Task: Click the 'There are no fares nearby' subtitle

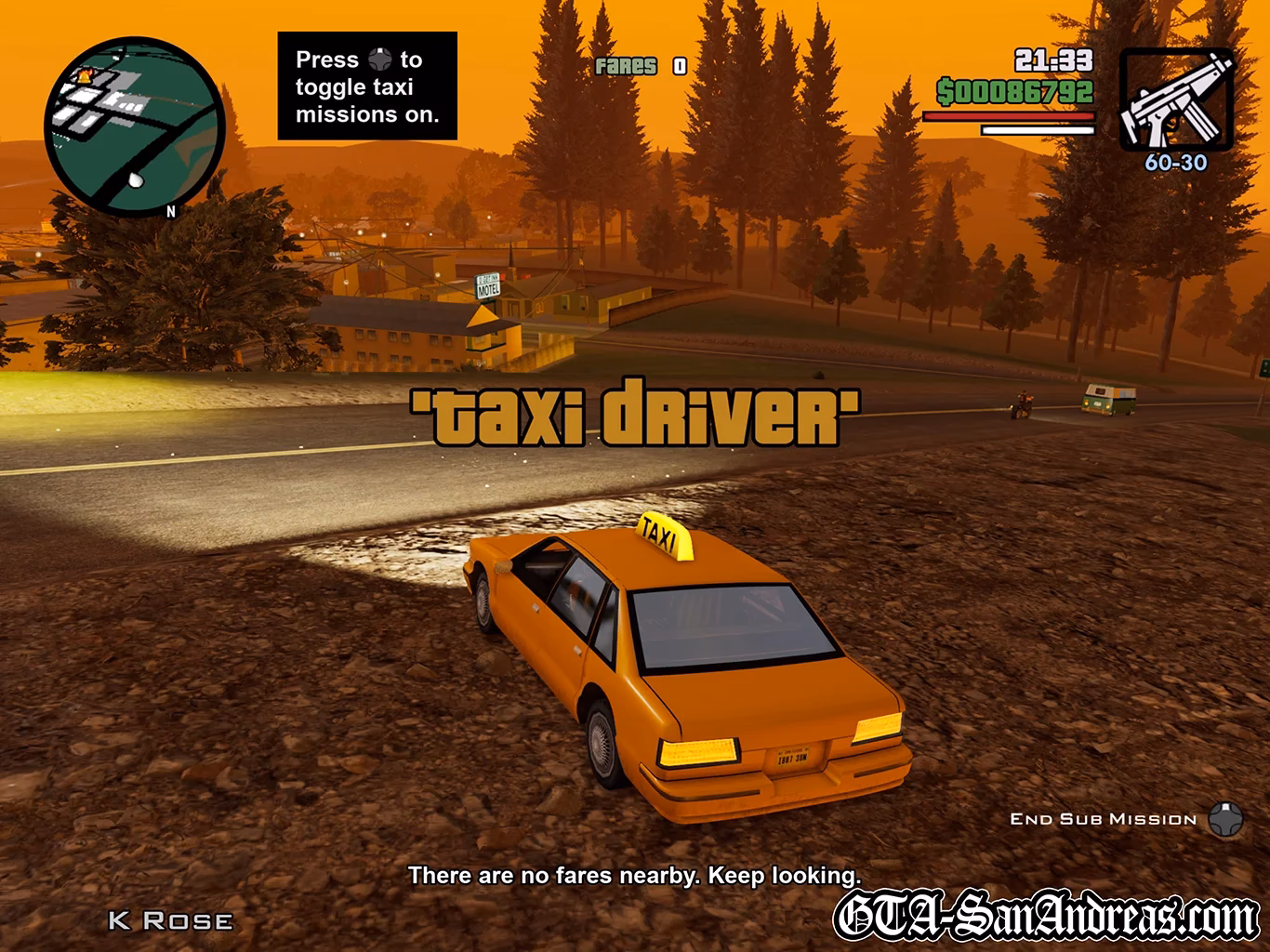Action: pyautogui.click(x=635, y=875)
